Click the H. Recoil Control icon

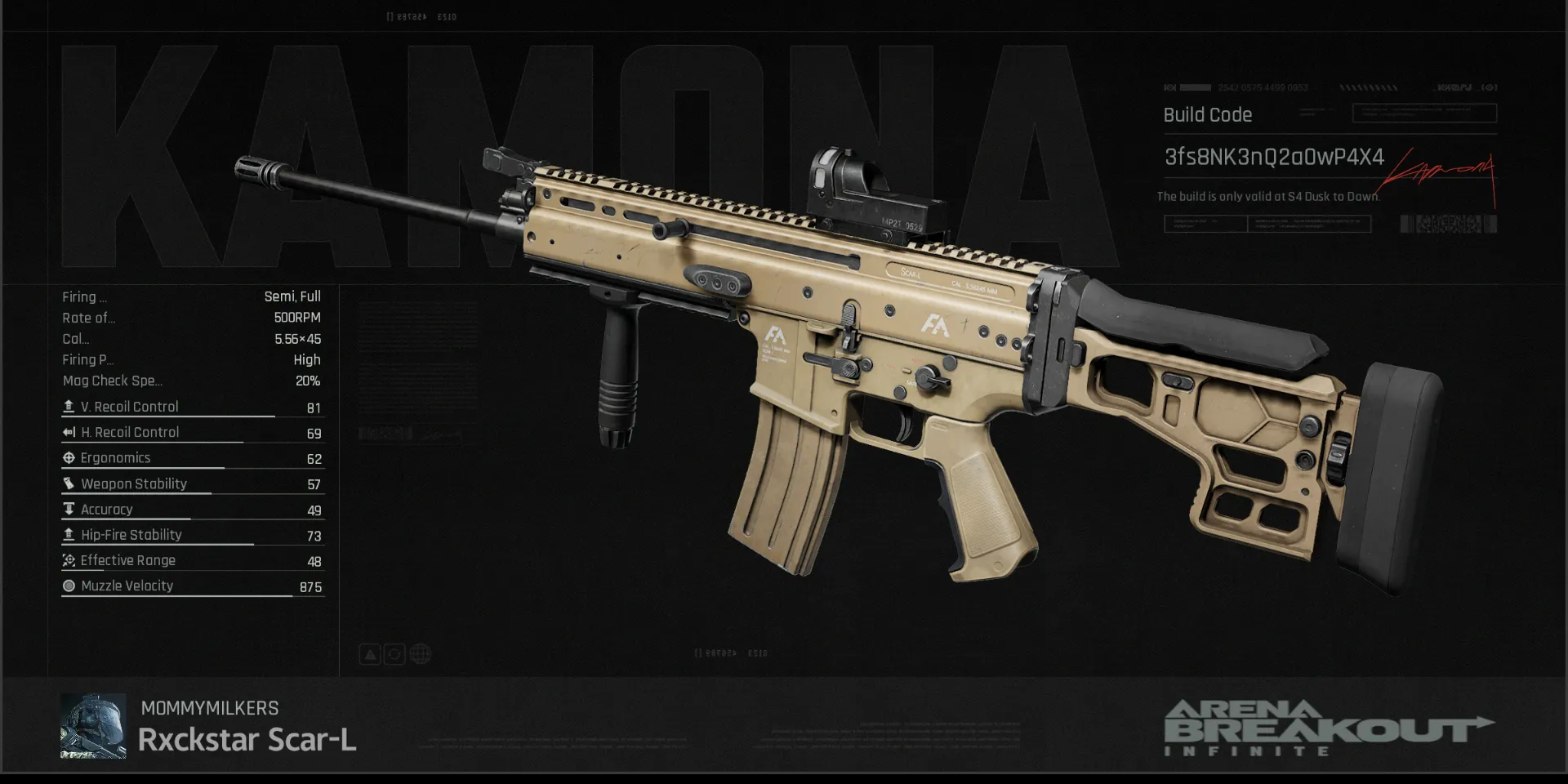(69, 432)
